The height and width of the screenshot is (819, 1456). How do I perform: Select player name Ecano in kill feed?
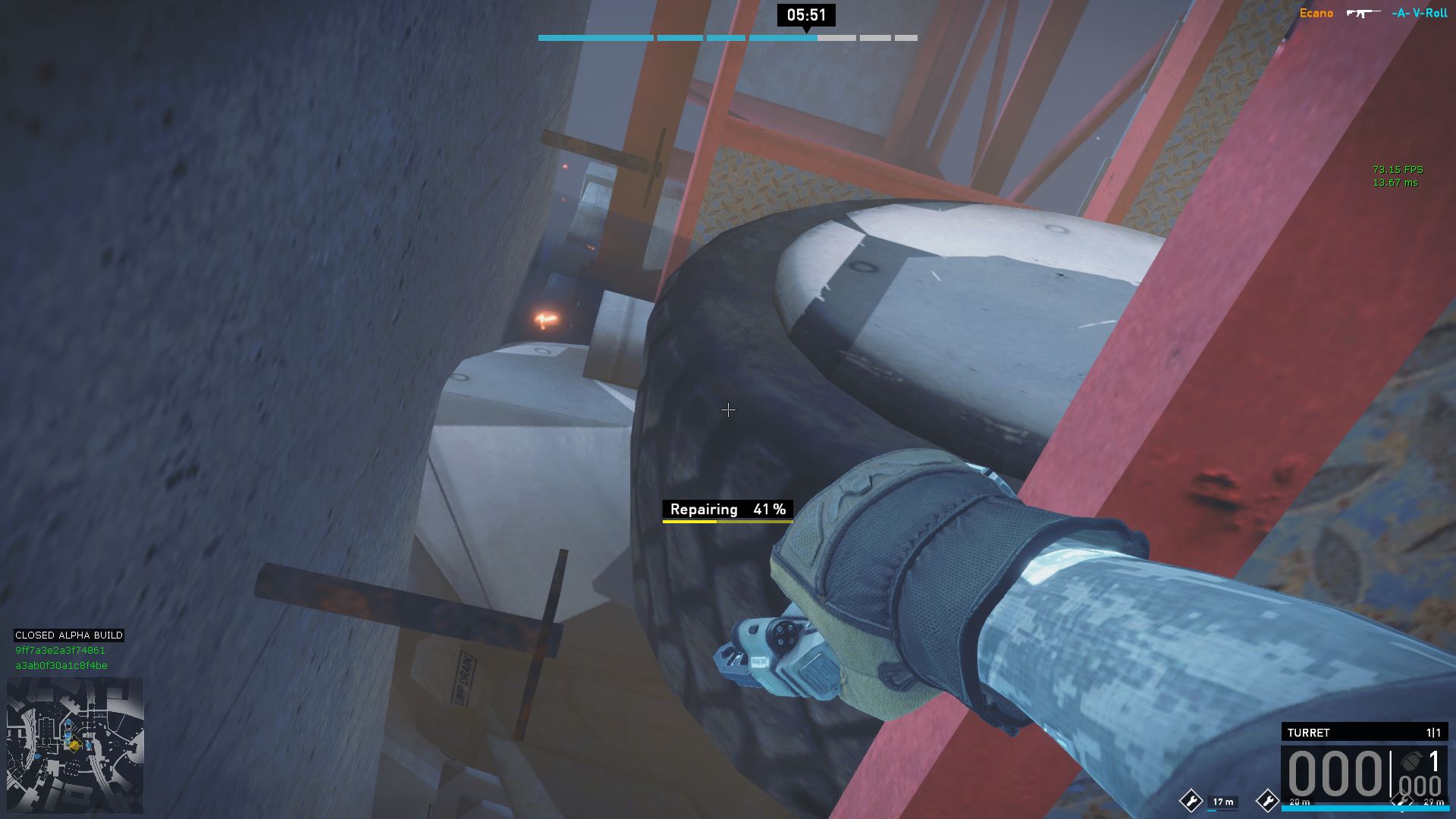[1316, 13]
